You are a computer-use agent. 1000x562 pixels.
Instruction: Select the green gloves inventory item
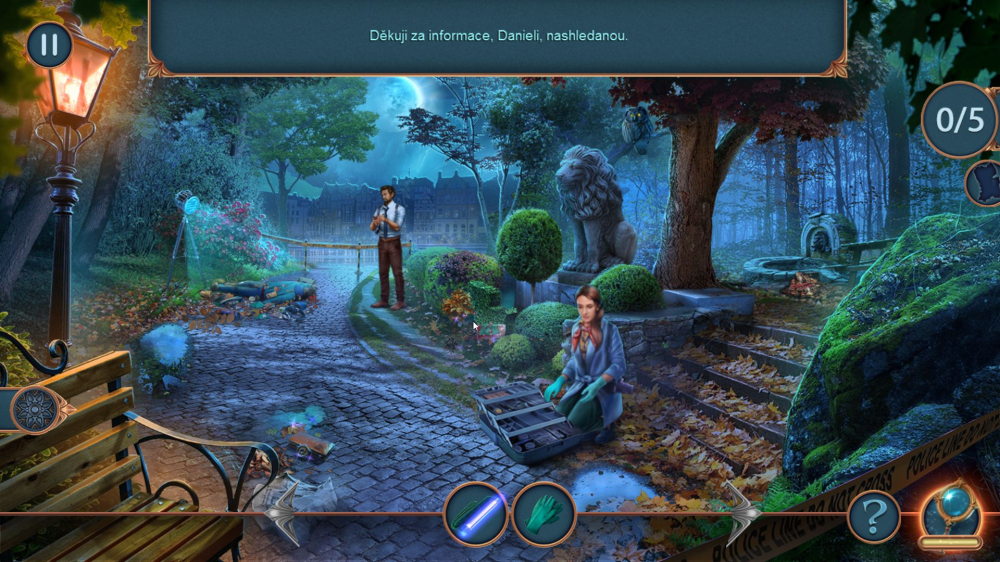(x=544, y=514)
